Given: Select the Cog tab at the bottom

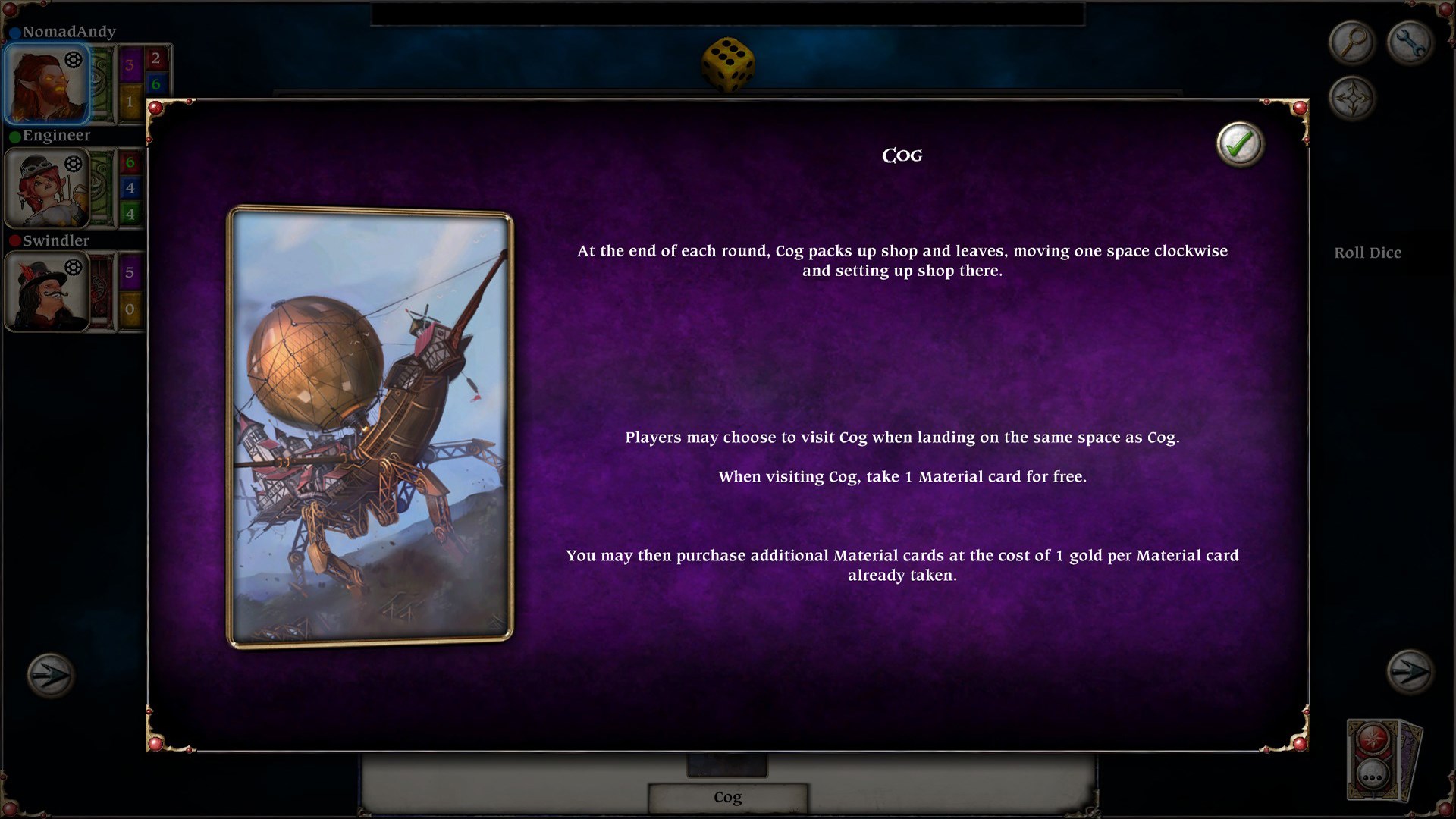Looking at the screenshot, I should tap(726, 797).
